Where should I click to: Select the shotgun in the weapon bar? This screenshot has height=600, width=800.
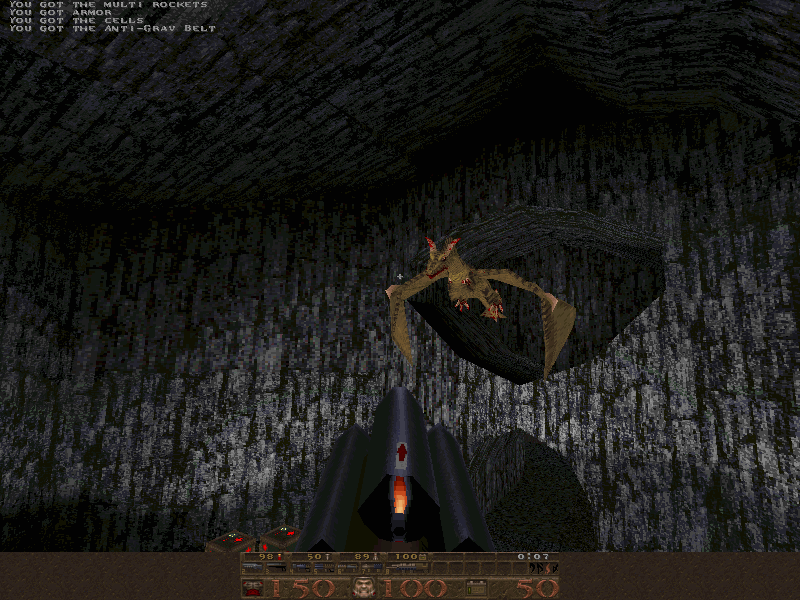[x=253, y=568]
